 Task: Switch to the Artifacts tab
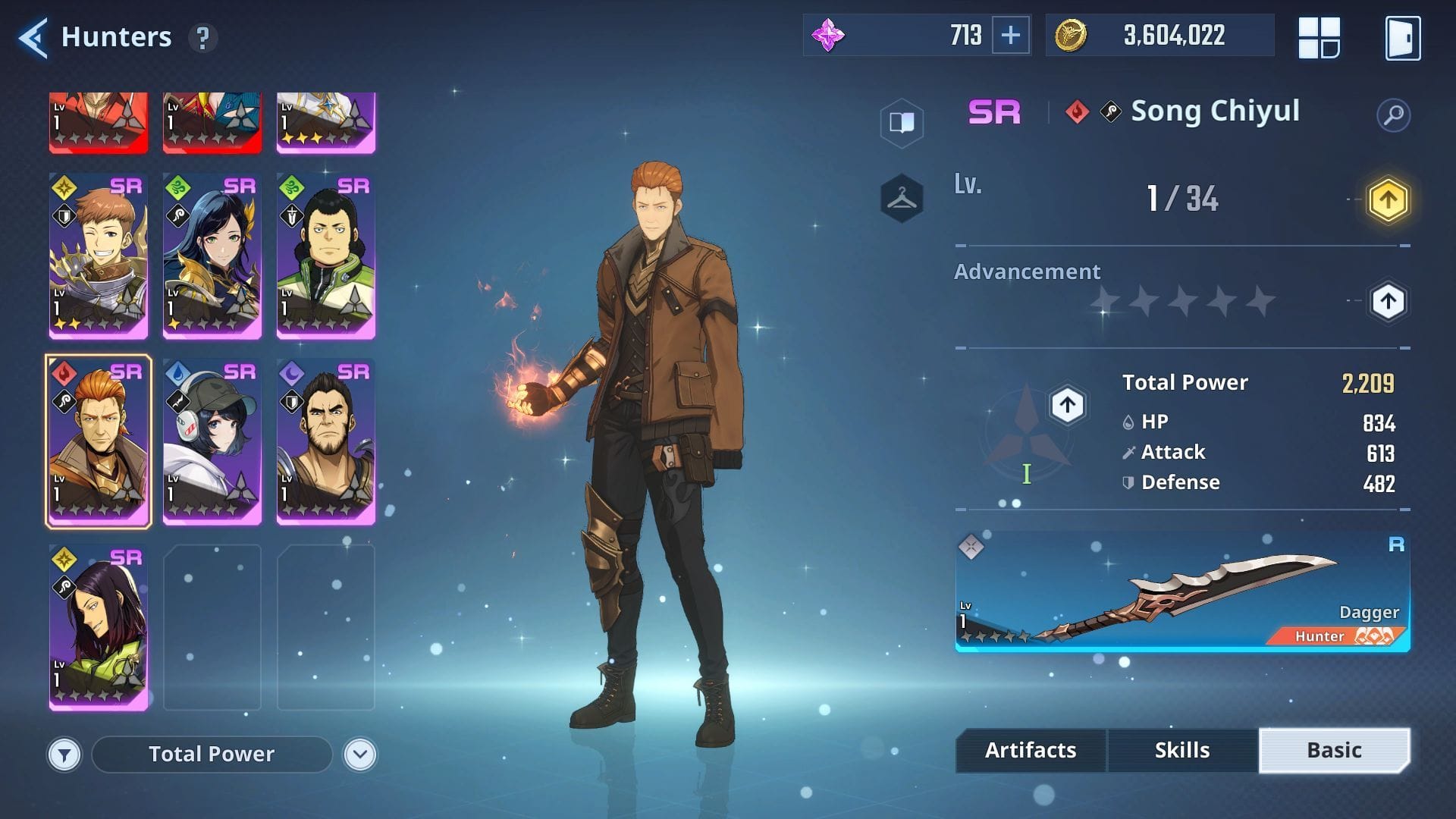(x=1030, y=750)
